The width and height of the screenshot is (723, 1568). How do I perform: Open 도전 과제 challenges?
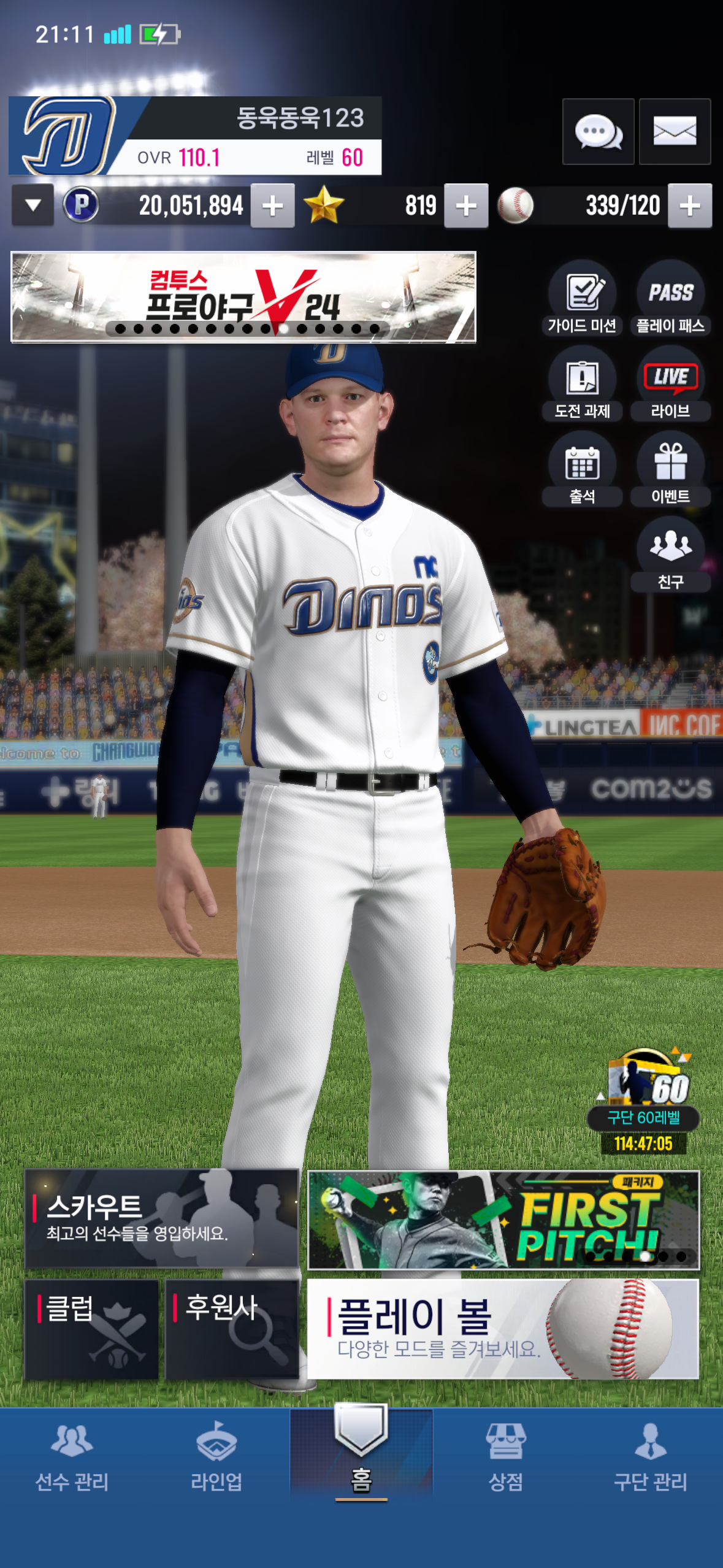[x=582, y=384]
